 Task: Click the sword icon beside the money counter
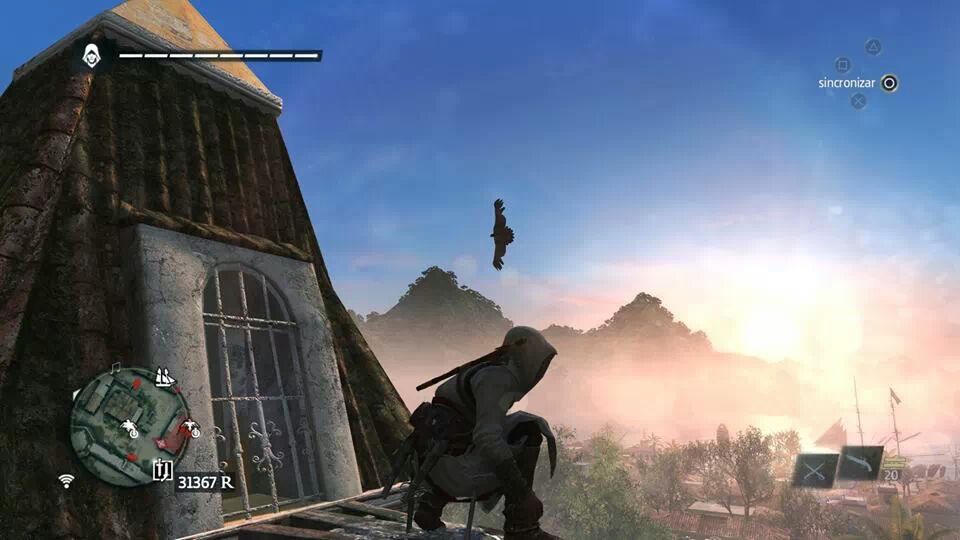click(161, 472)
